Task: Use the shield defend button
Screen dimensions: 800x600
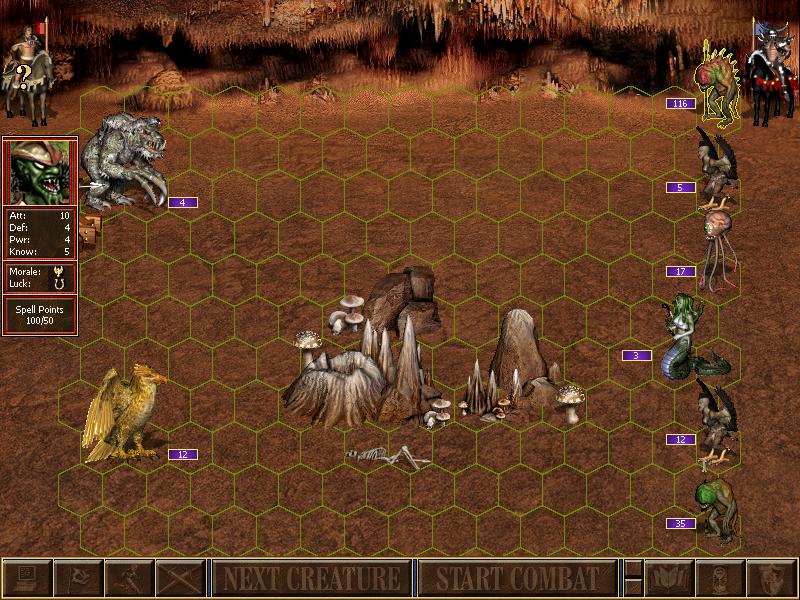Action: pyautogui.click(x=770, y=578)
